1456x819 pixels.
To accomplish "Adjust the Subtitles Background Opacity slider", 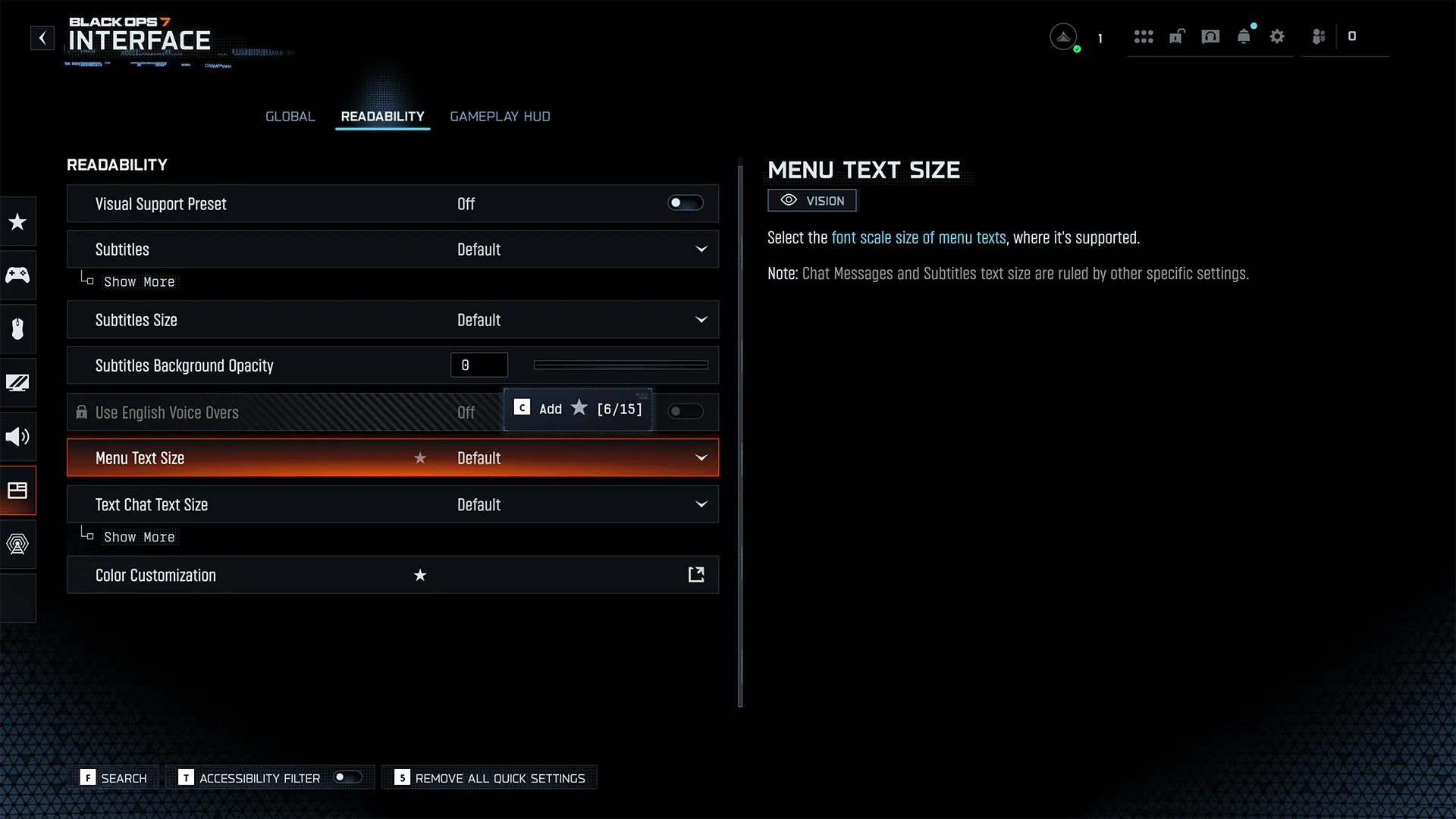I will [x=620, y=366].
